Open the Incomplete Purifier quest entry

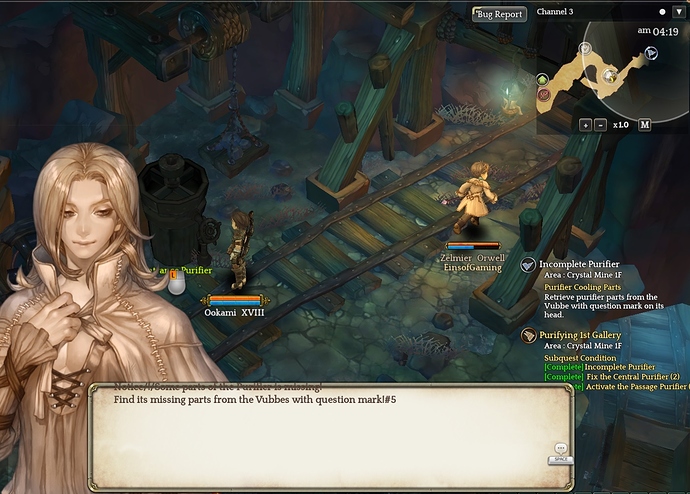[x=579, y=264]
